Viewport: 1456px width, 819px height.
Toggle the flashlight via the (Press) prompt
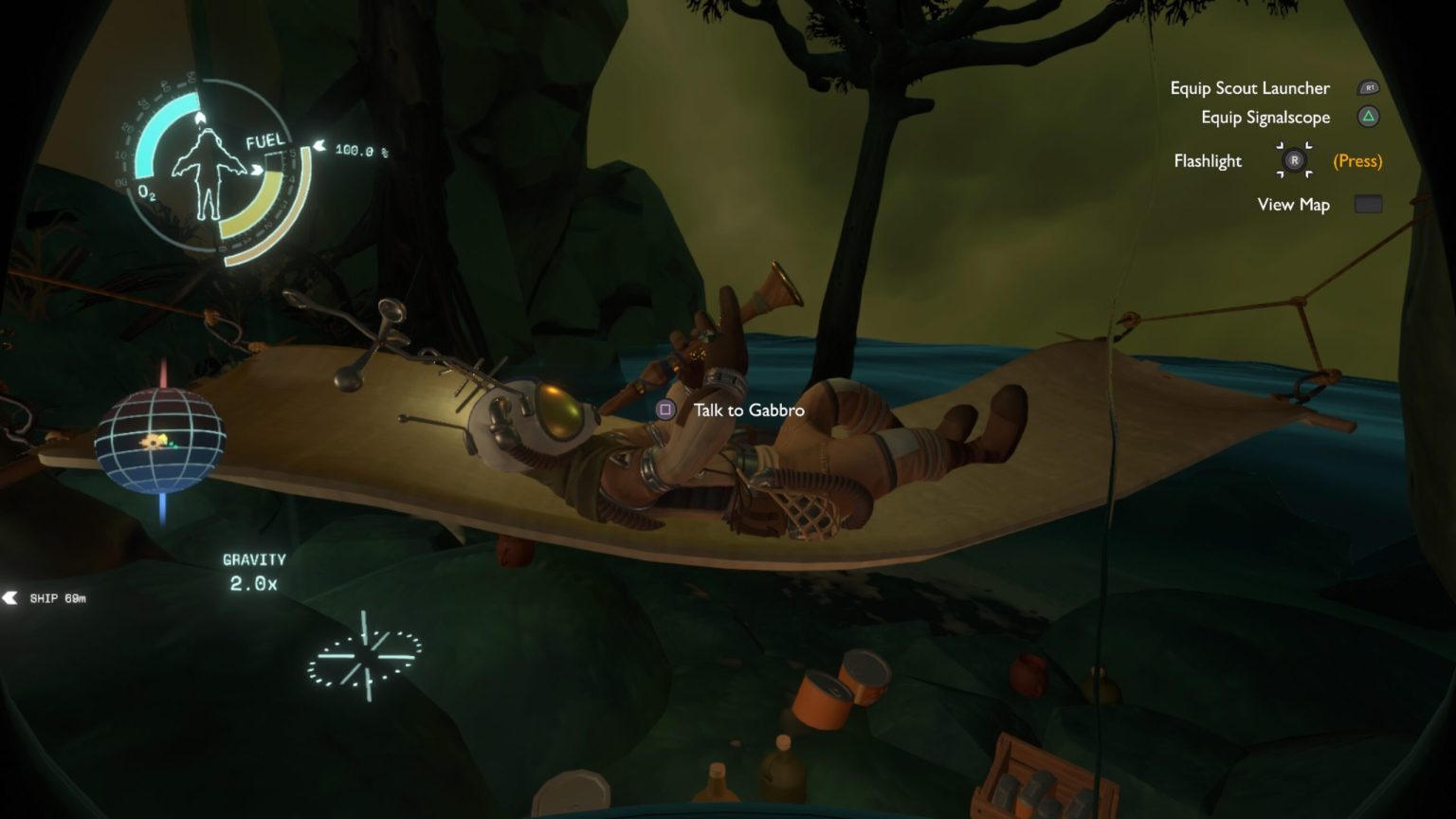click(1357, 161)
